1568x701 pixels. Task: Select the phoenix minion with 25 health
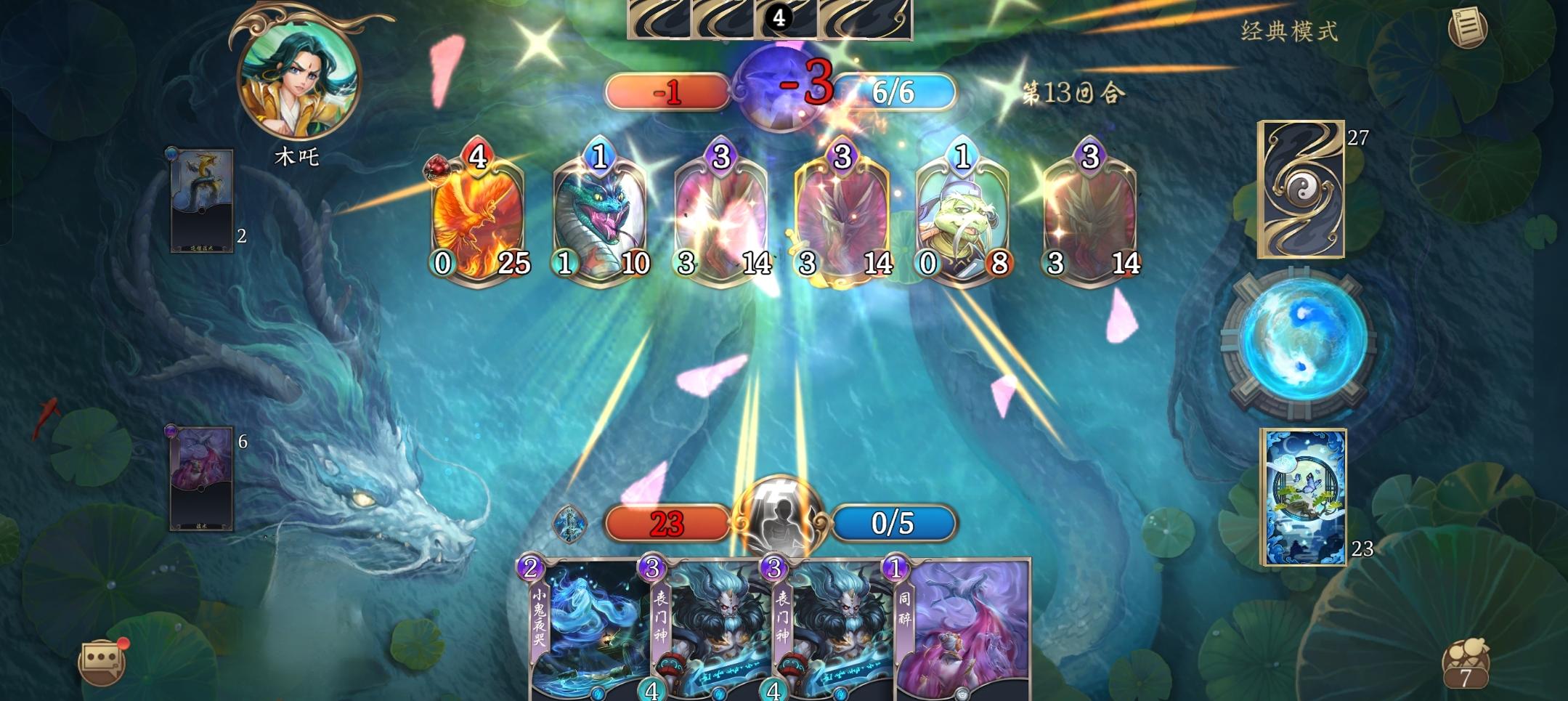(x=479, y=218)
